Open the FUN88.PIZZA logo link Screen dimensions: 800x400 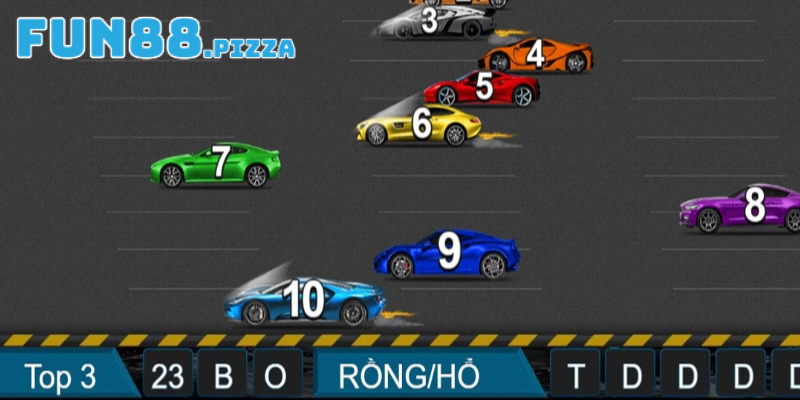click(x=155, y=40)
